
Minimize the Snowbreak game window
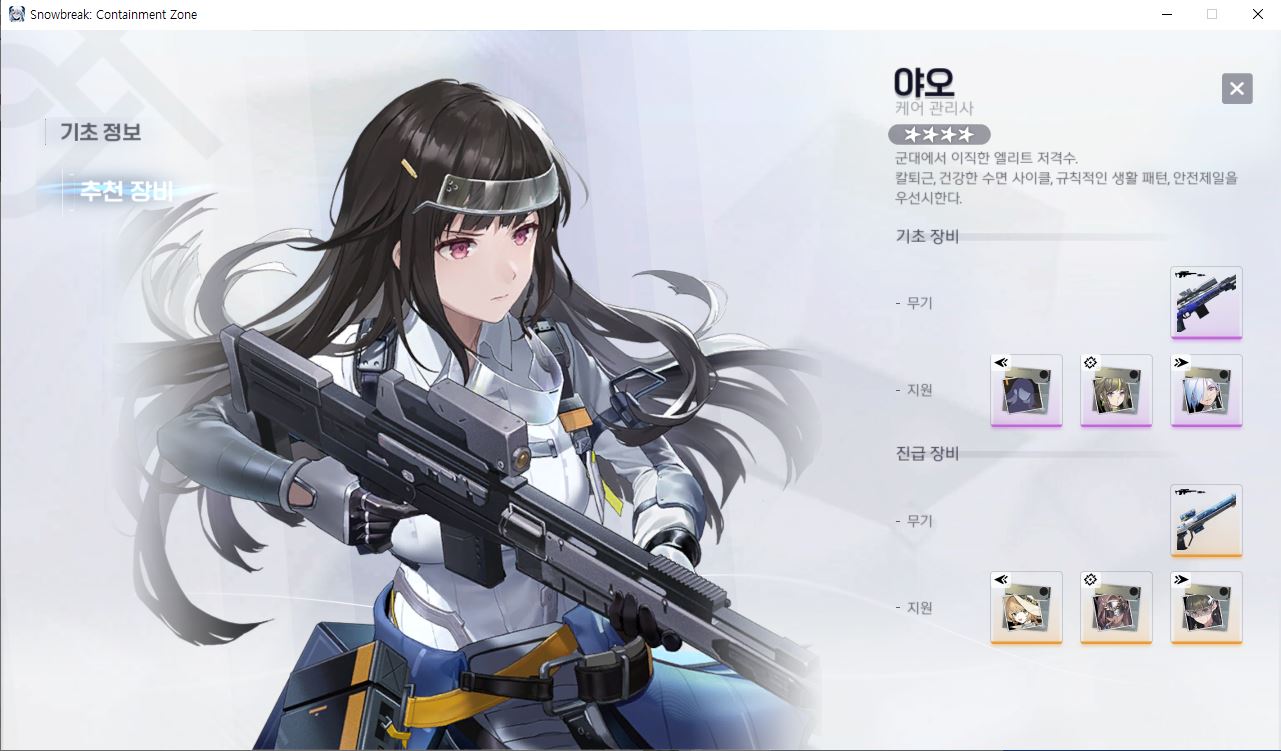click(1166, 14)
